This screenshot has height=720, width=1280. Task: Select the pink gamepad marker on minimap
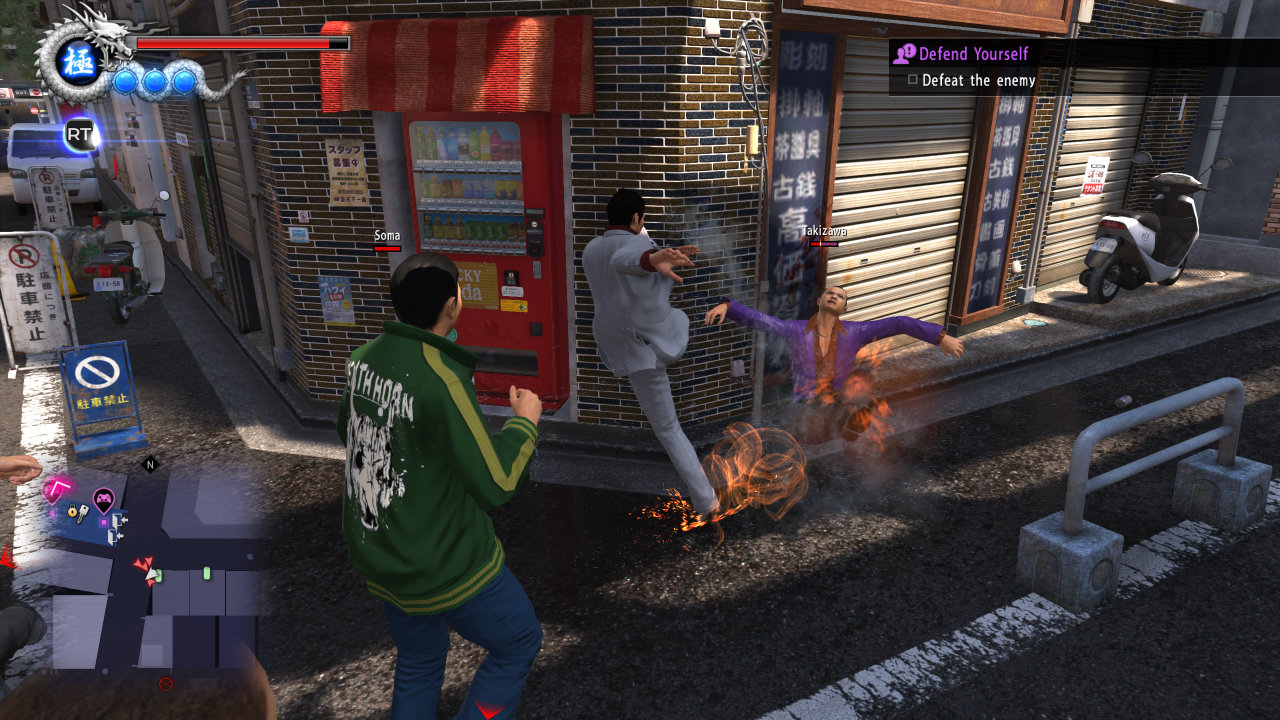(x=103, y=498)
